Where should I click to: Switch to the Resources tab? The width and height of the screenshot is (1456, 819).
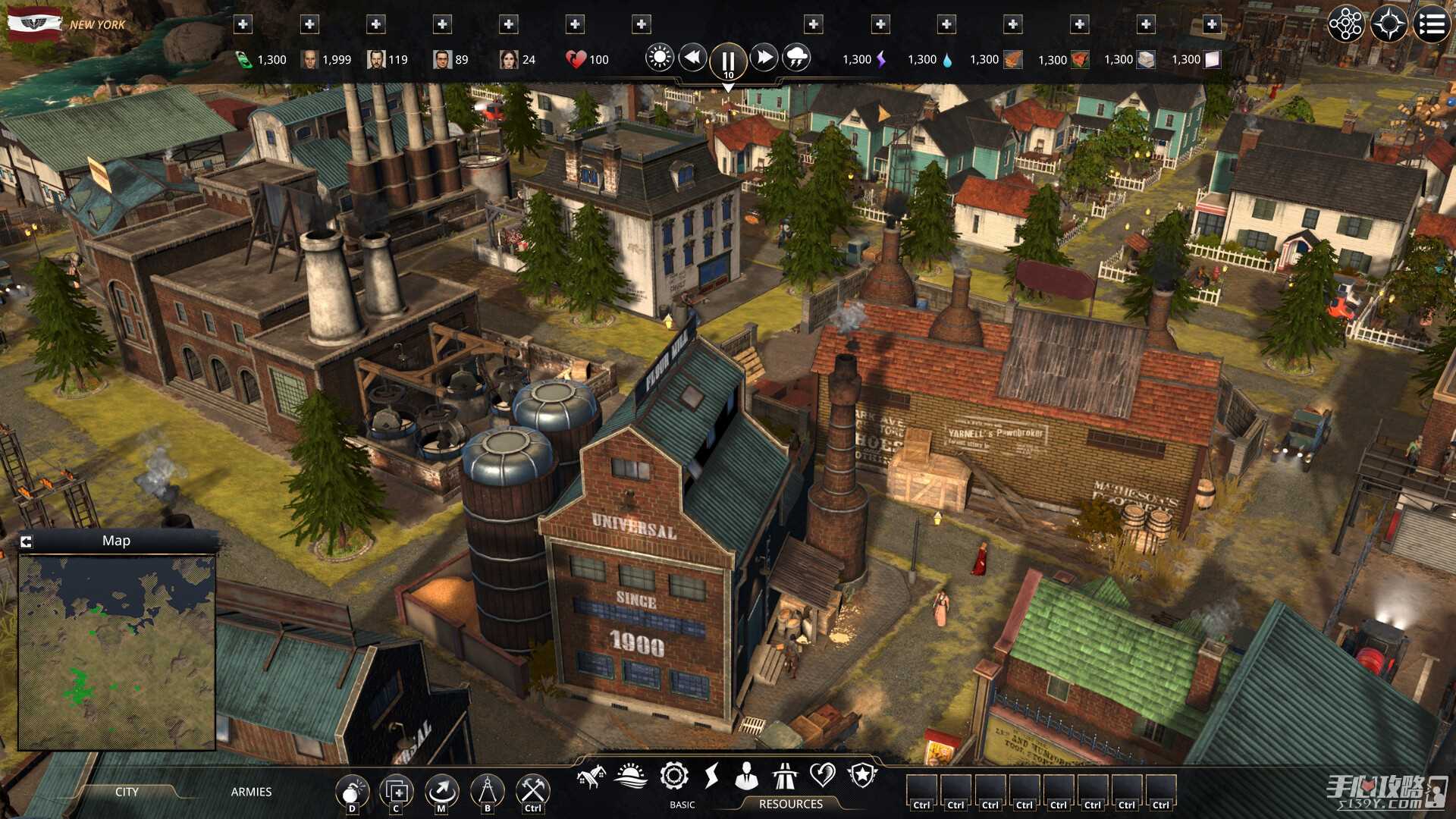point(790,804)
